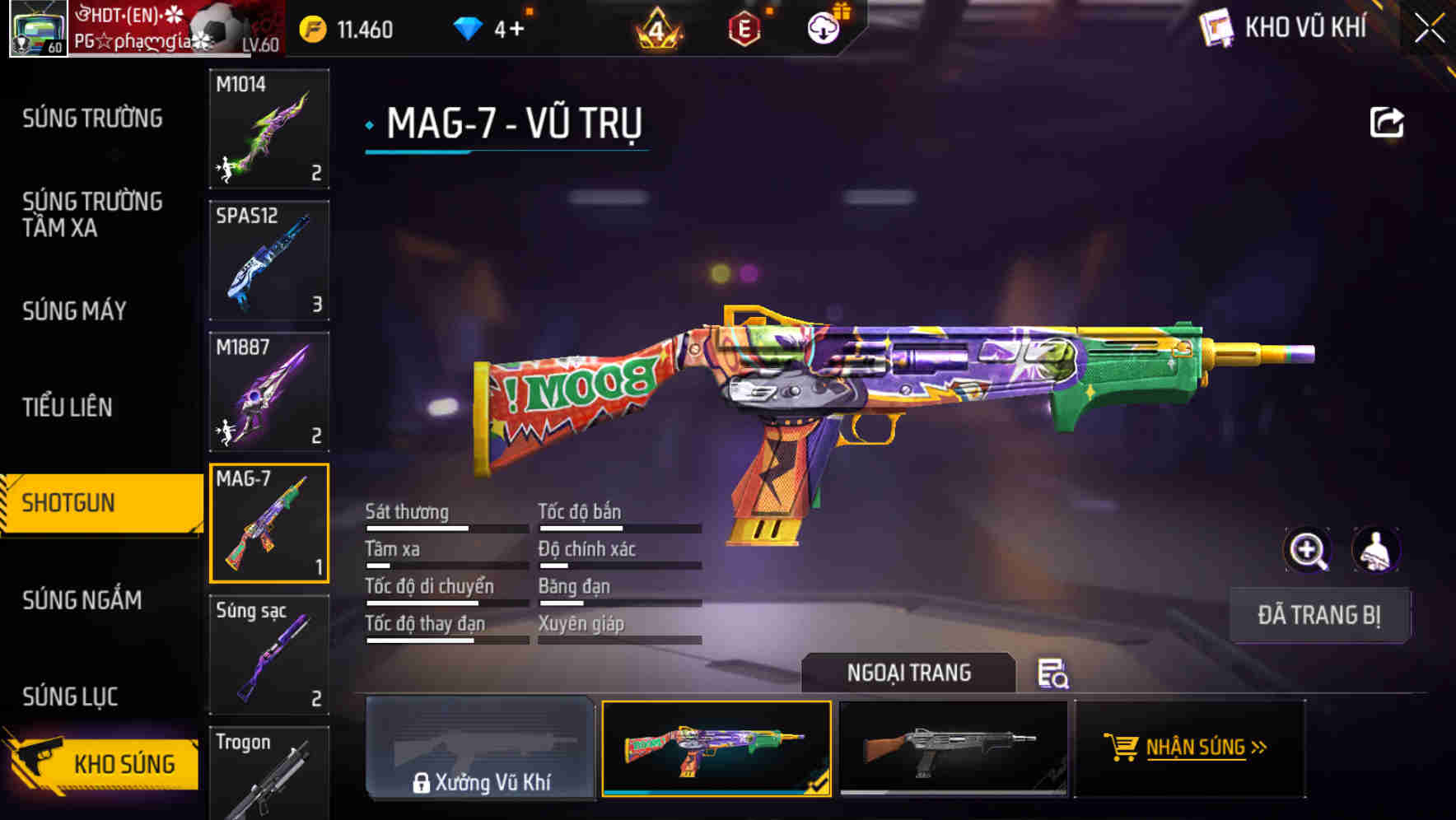
Task: Open the weapon zoom magnifier view
Action: tap(1308, 550)
